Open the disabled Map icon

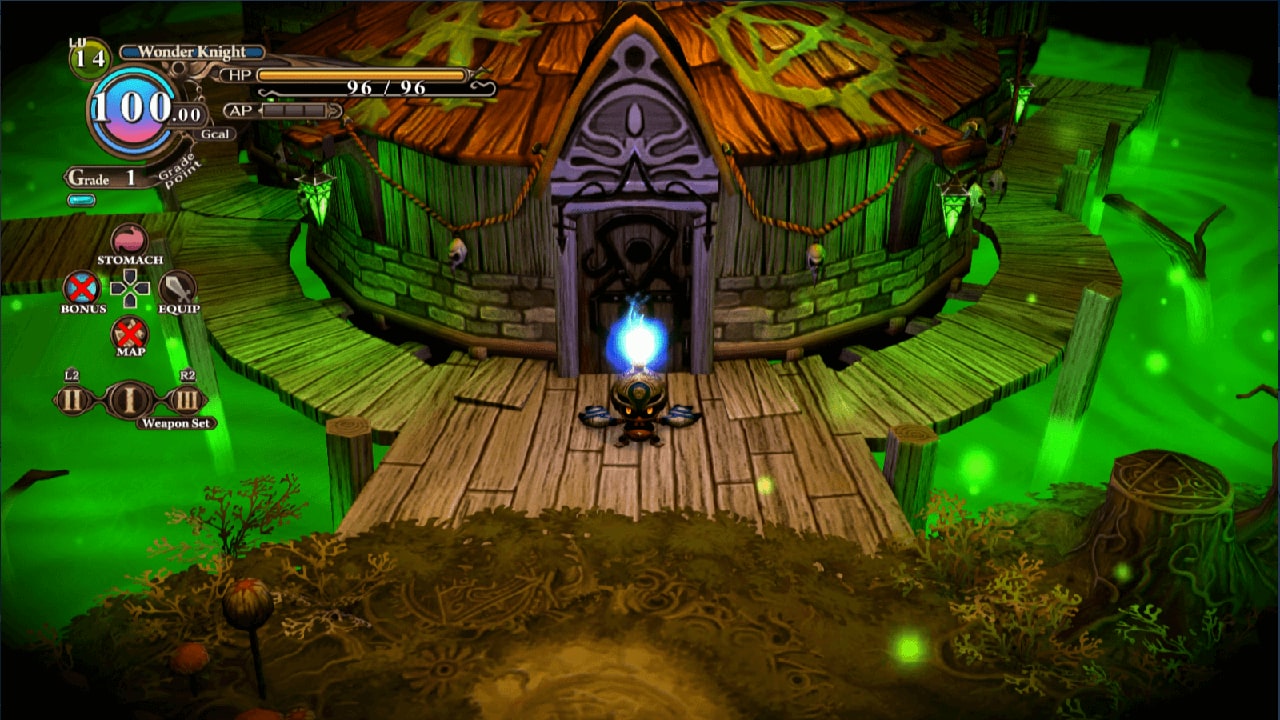coord(128,333)
